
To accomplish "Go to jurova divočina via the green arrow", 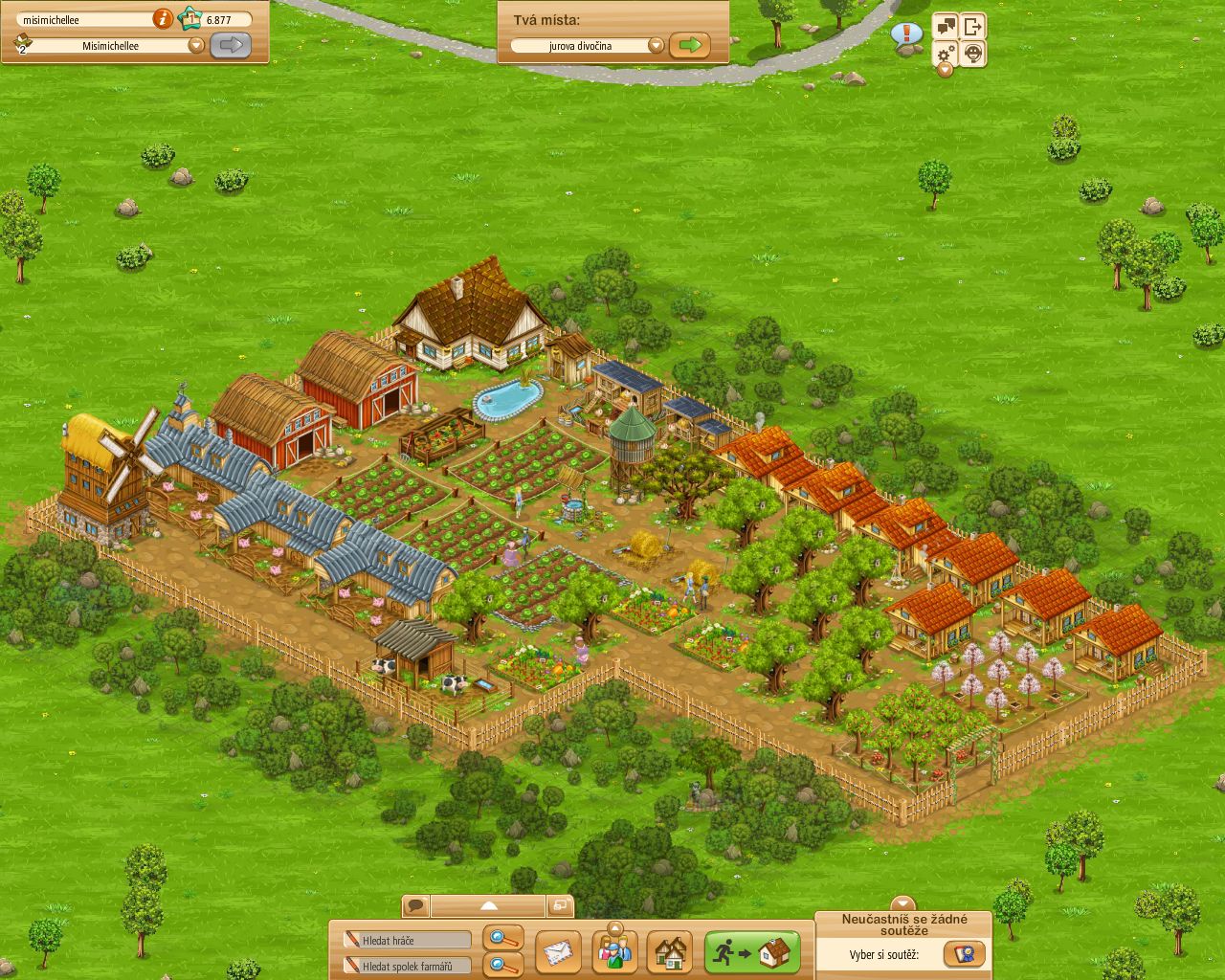I will [x=688, y=44].
